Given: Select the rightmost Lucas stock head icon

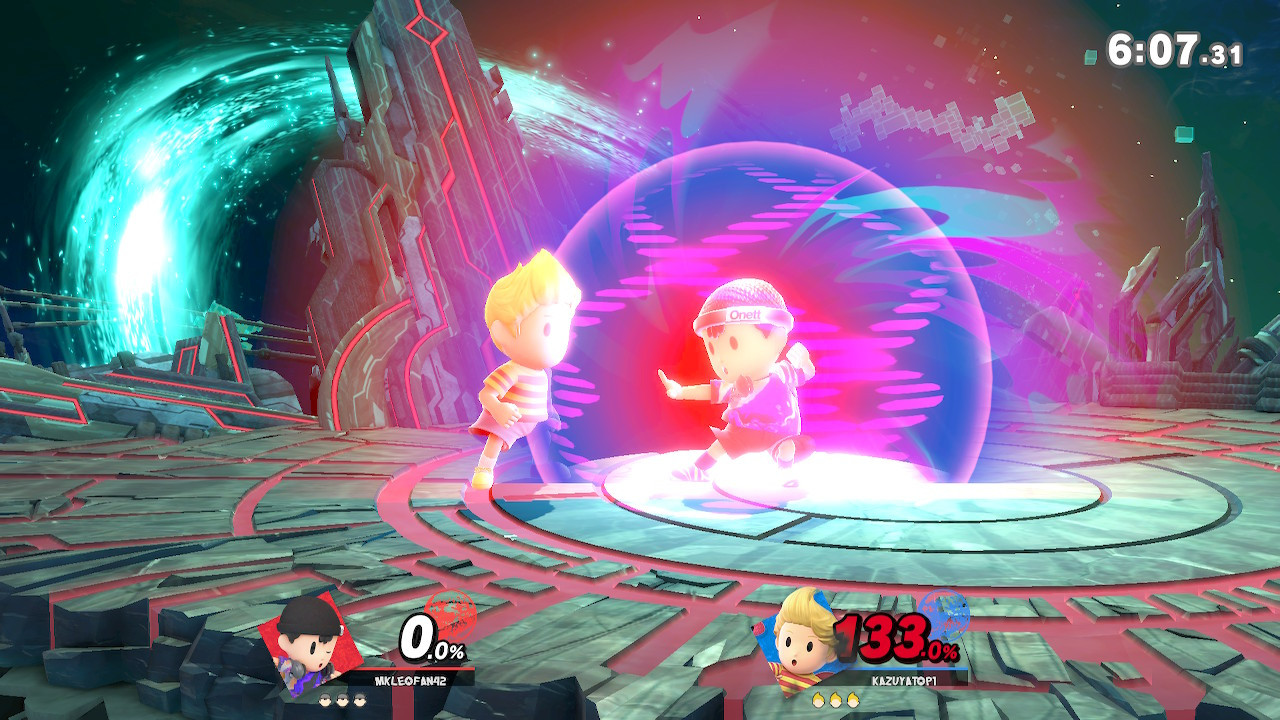Looking at the screenshot, I should click(x=851, y=700).
